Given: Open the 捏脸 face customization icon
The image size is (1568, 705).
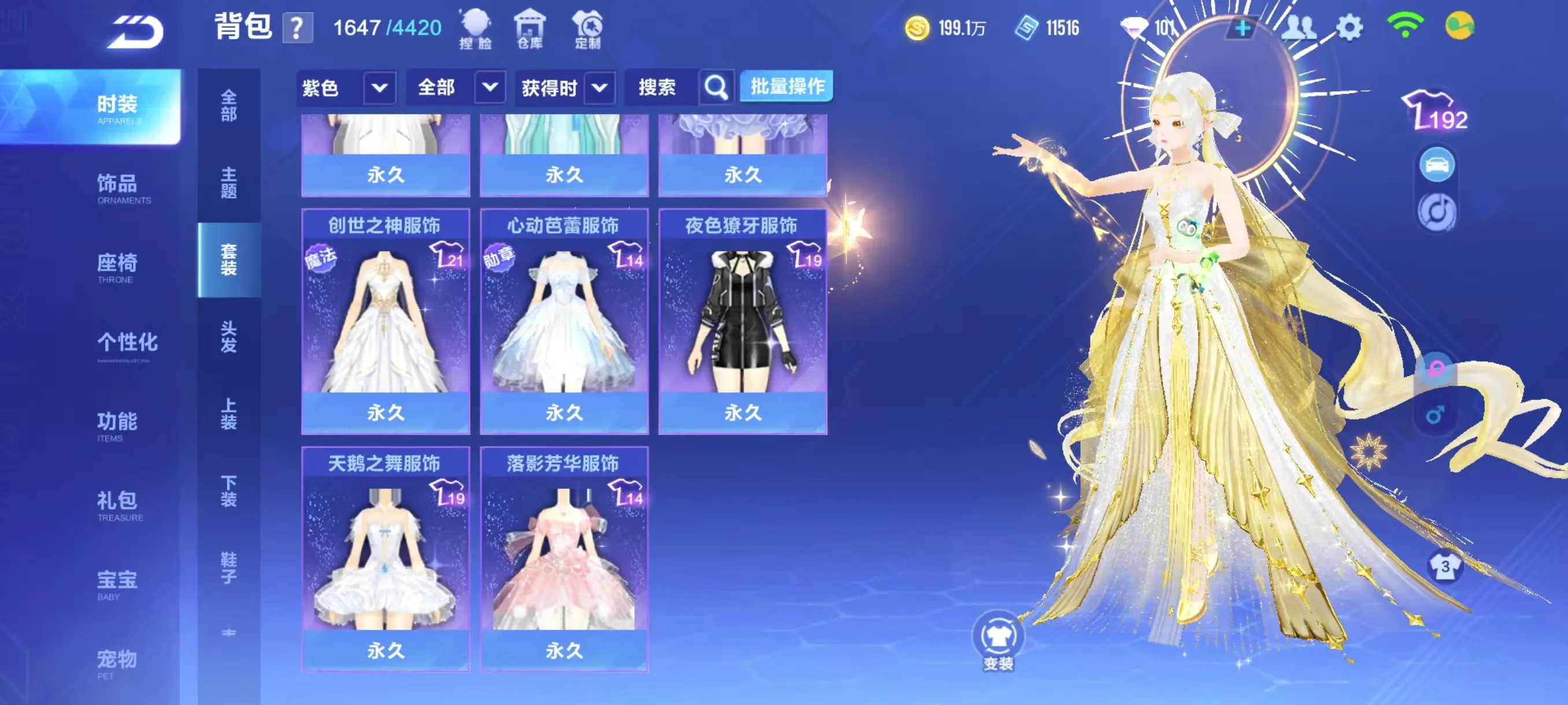Looking at the screenshot, I should click(475, 28).
